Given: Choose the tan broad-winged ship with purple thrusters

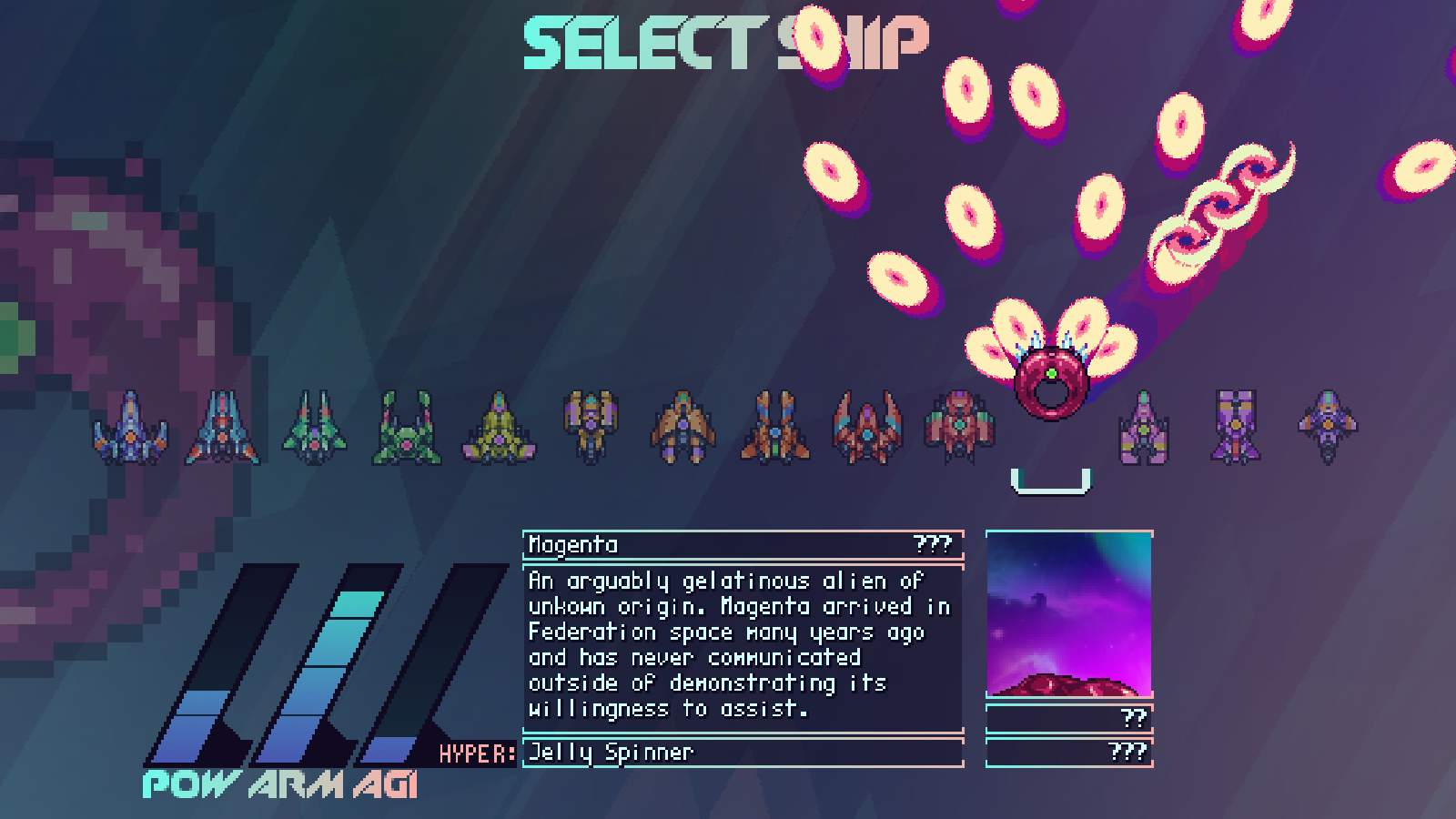Looking at the screenshot, I should tap(682, 428).
